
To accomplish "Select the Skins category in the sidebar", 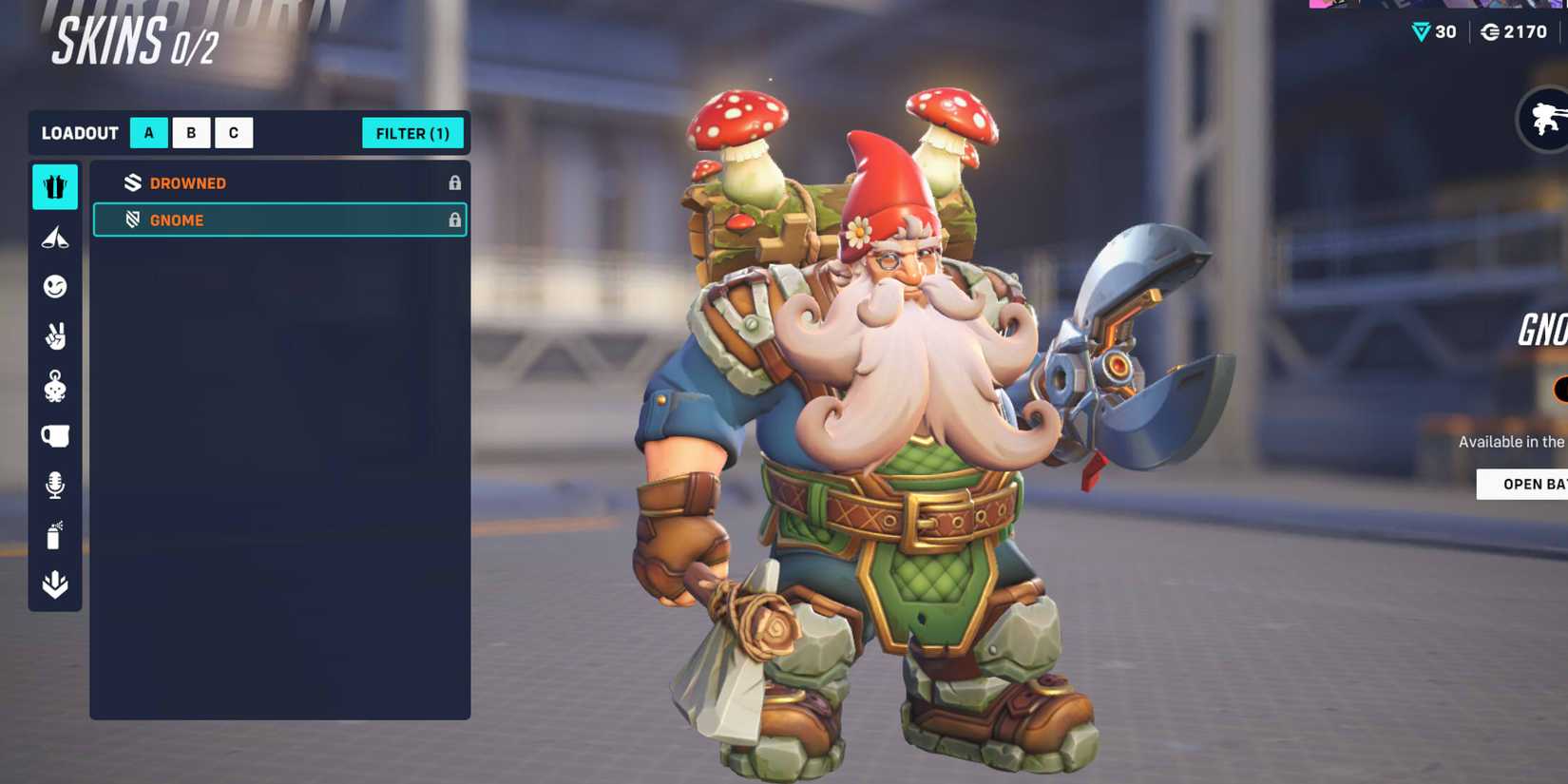I will tap(54, 187).
